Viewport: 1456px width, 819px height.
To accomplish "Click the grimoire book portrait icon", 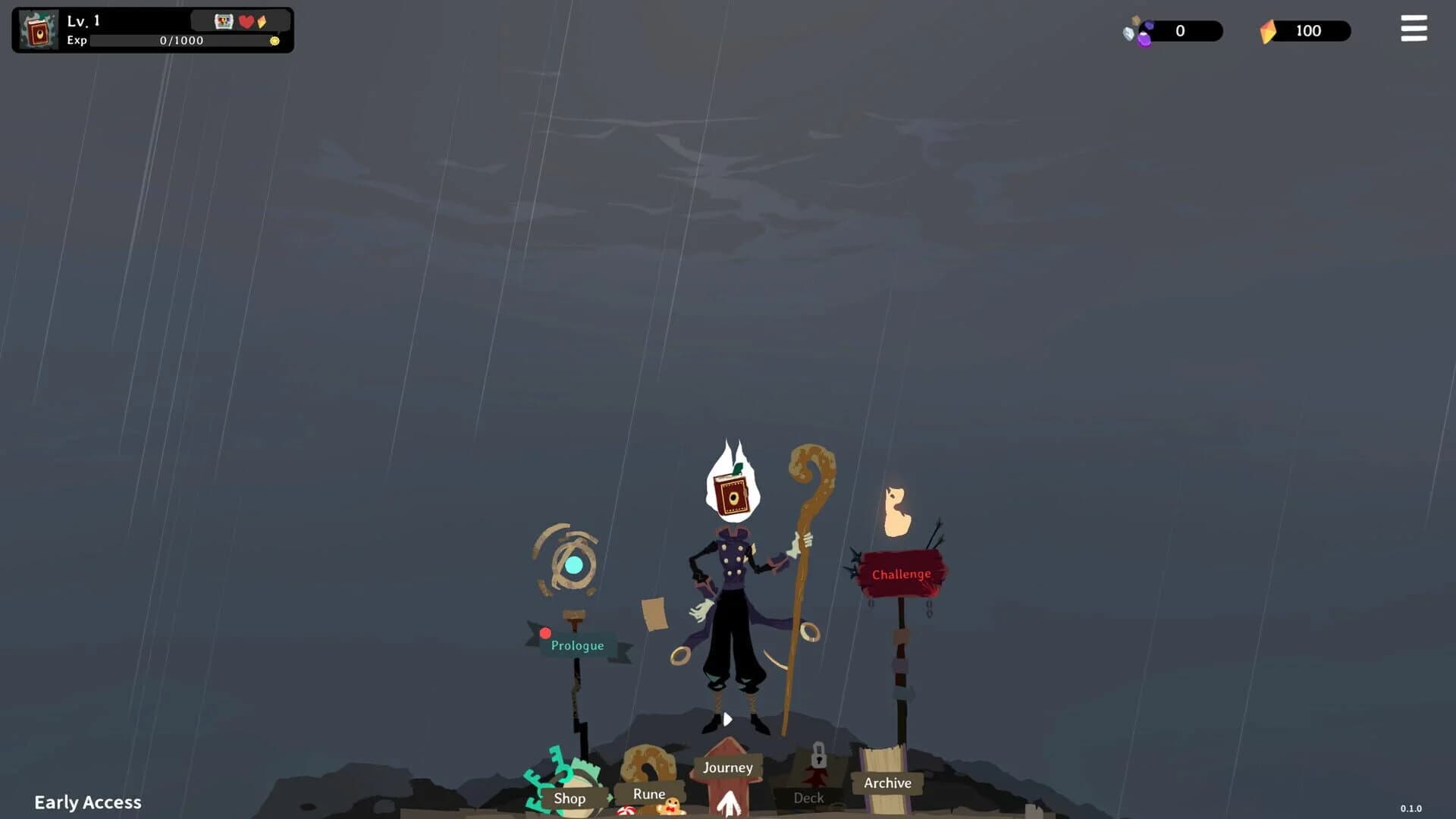I will [38, 30].
